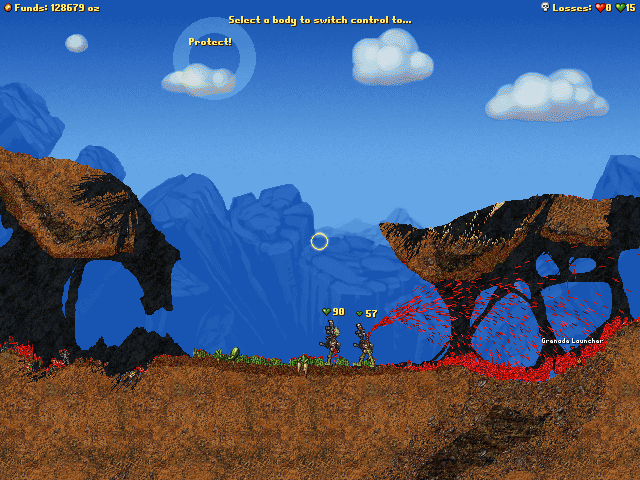Image resolution: width=640 pixels, height=480 pixels.
Task: Select the soldier body with 90 health
Action: [332, 342]
